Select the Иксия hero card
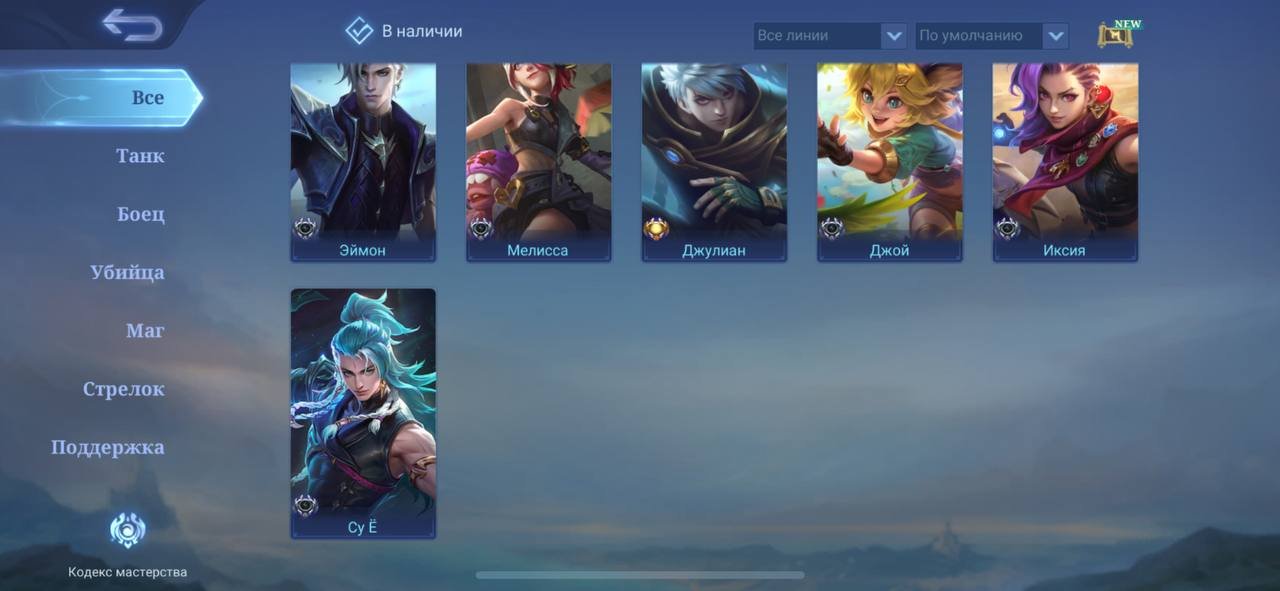The image size is (1280, 591). (1065, 162)
